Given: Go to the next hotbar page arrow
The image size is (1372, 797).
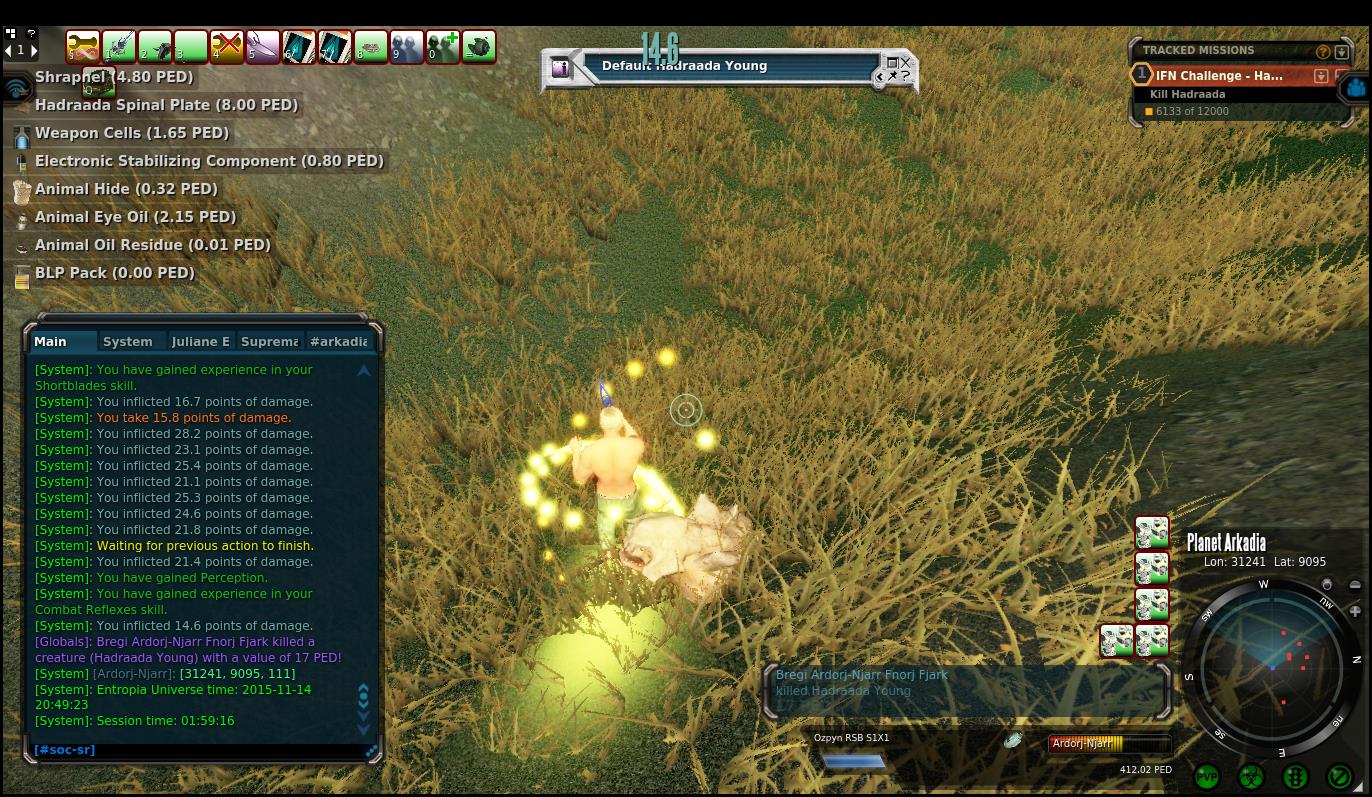Looking at the screenshot, I should tap(33, 50).
